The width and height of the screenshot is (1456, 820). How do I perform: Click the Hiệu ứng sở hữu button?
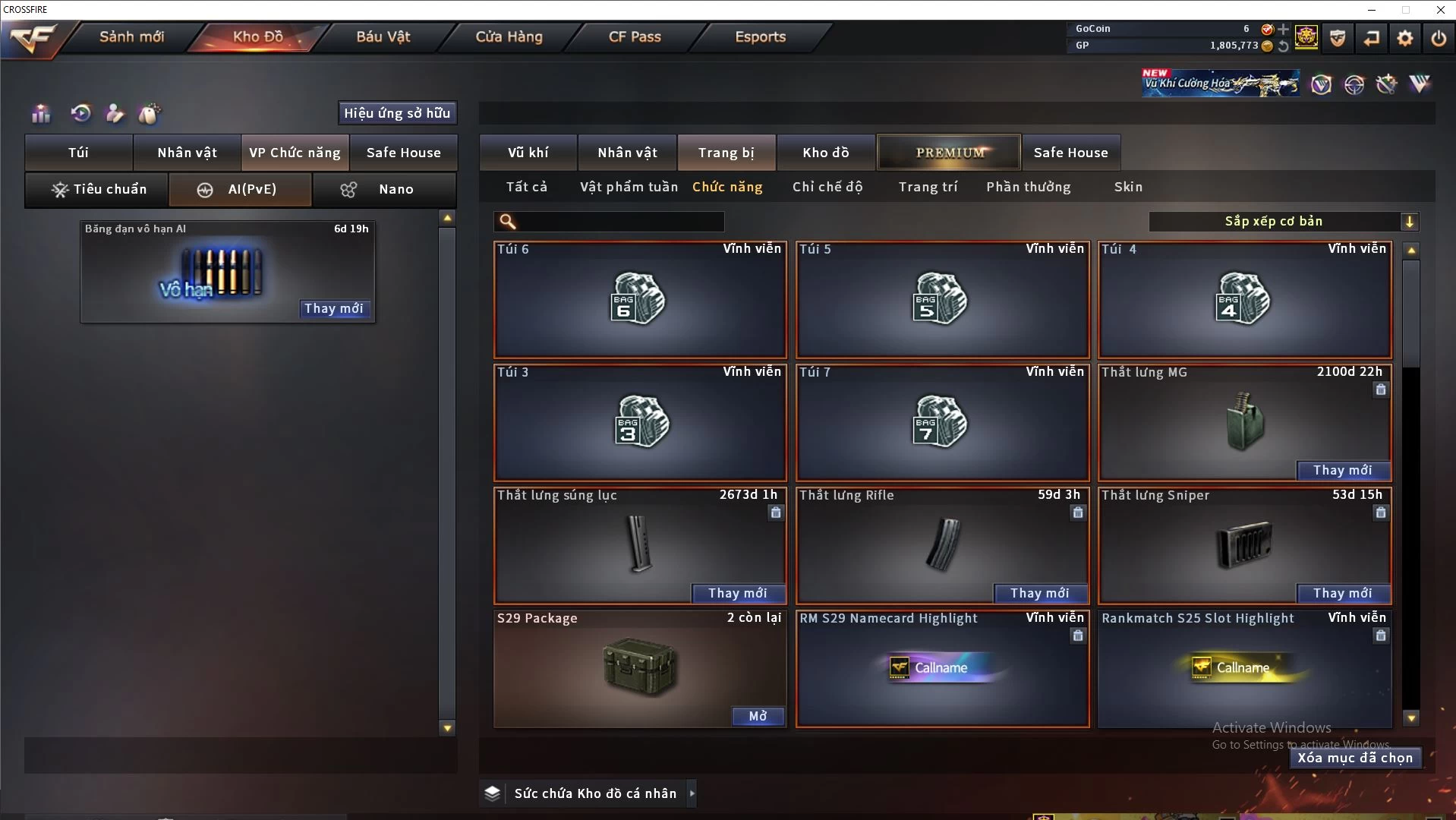(x=397, y=113)
